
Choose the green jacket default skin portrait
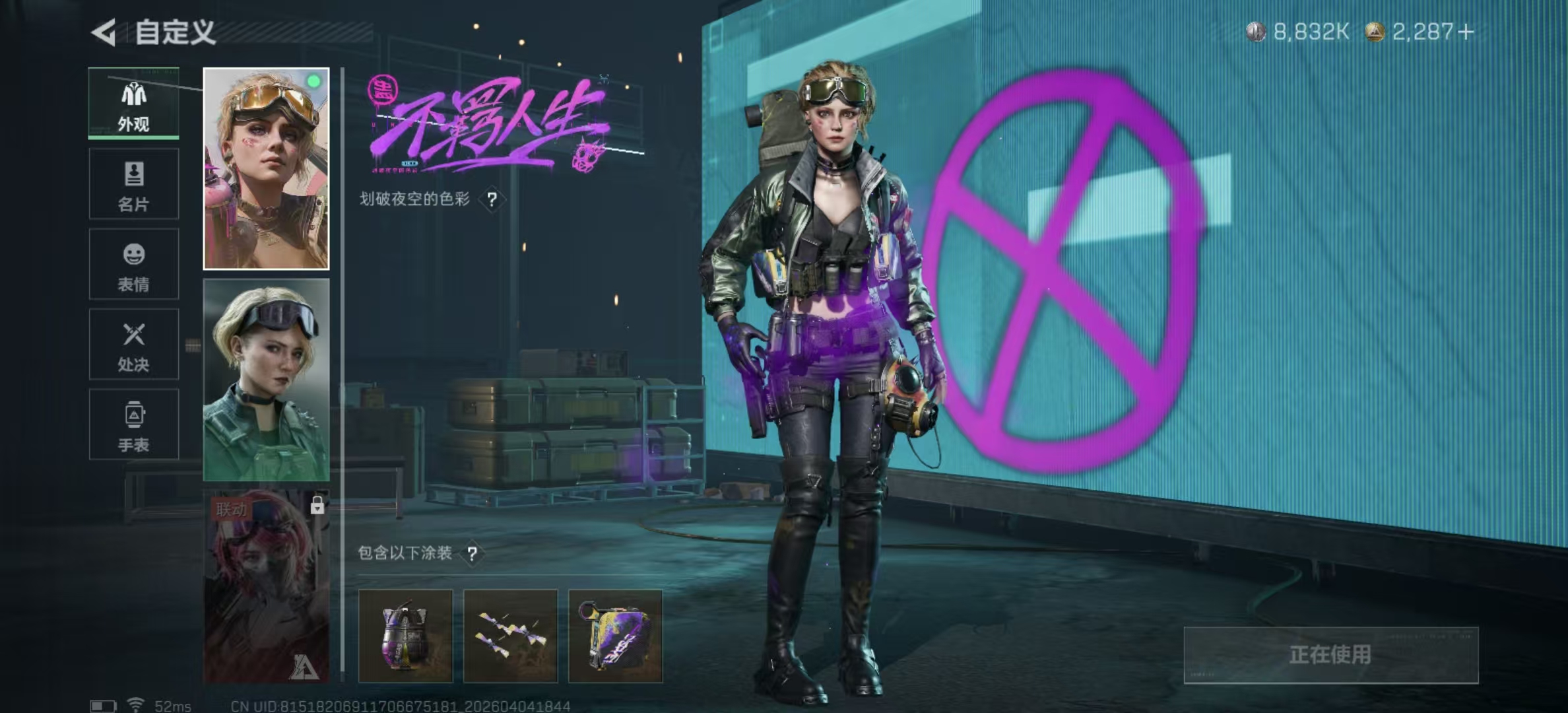pos(266,380)
